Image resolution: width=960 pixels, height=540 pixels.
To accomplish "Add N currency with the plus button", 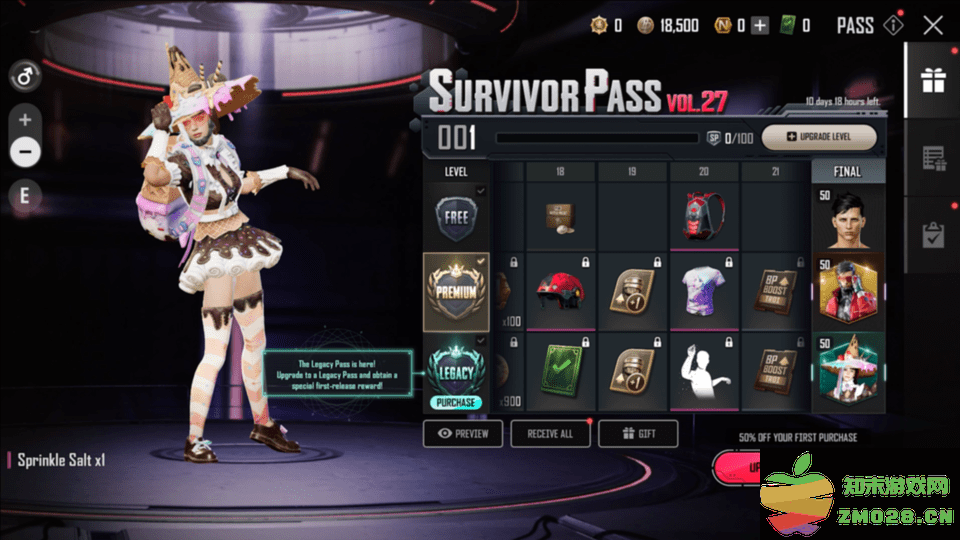I will [760, 26].
